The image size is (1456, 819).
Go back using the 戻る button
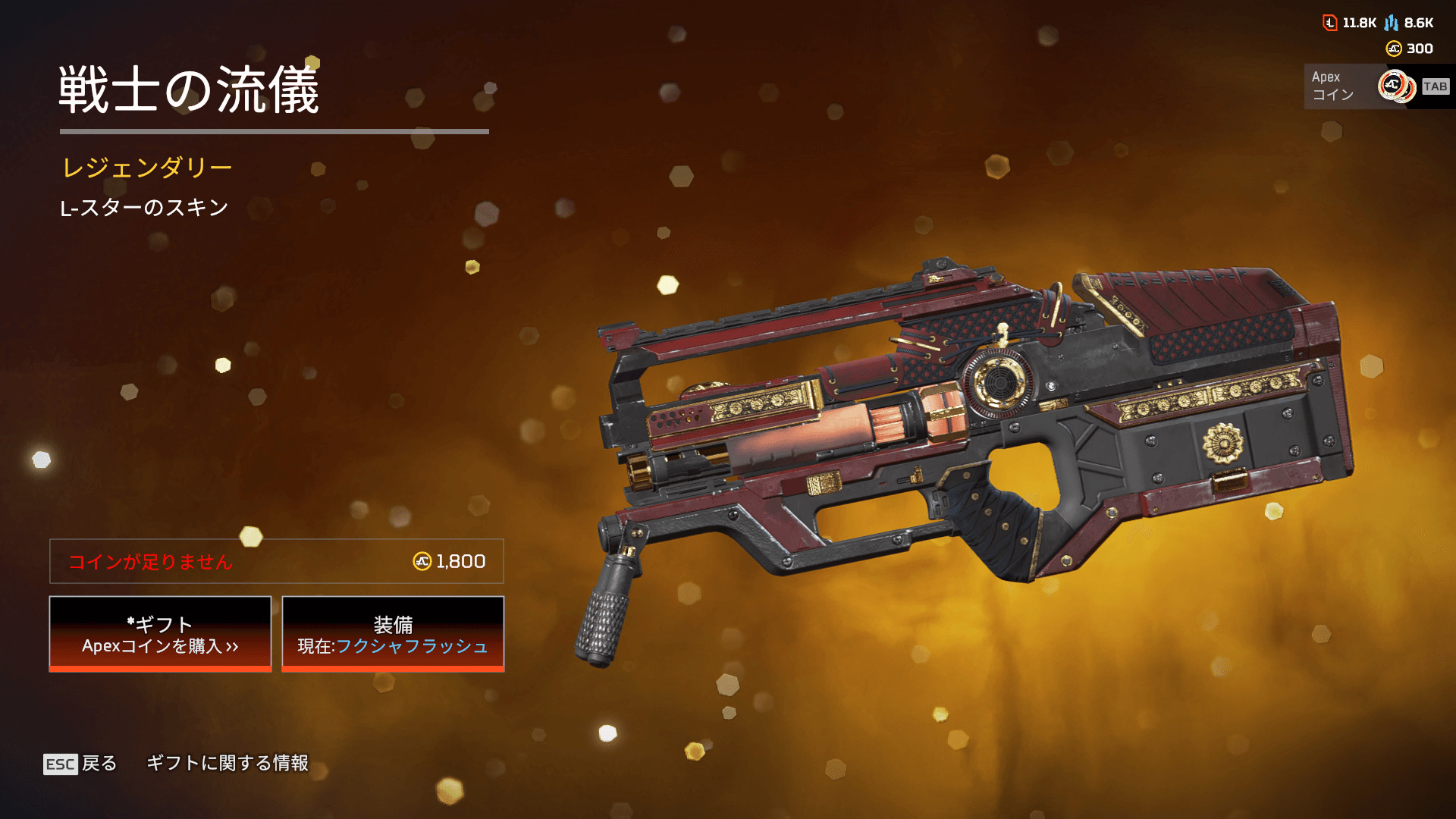pos(80,763)
